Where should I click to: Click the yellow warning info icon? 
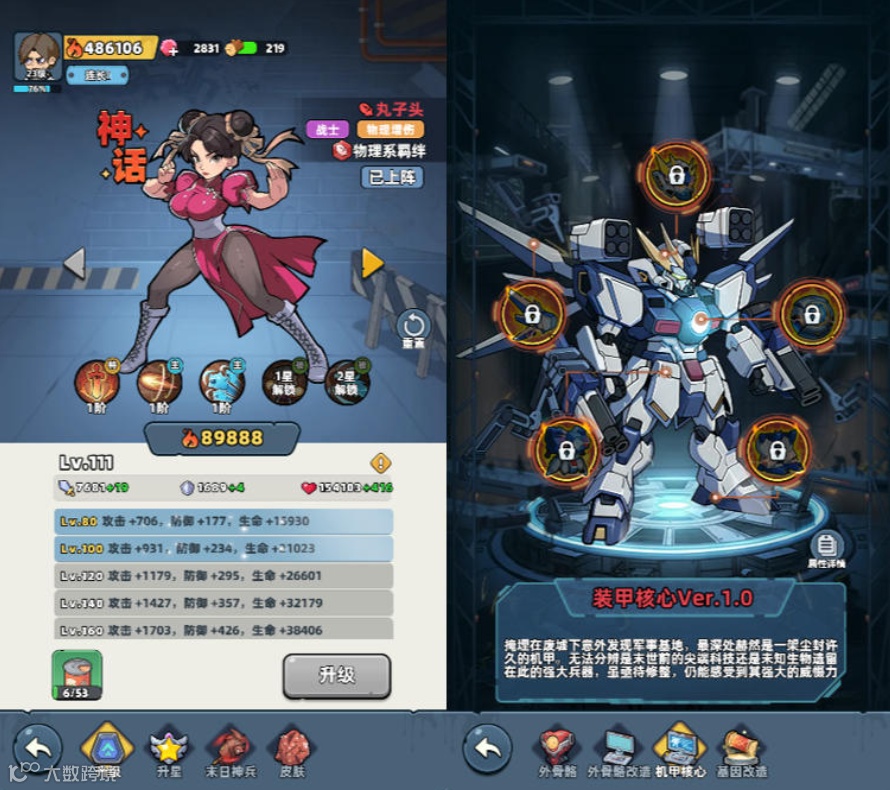(x=381, y=463)
